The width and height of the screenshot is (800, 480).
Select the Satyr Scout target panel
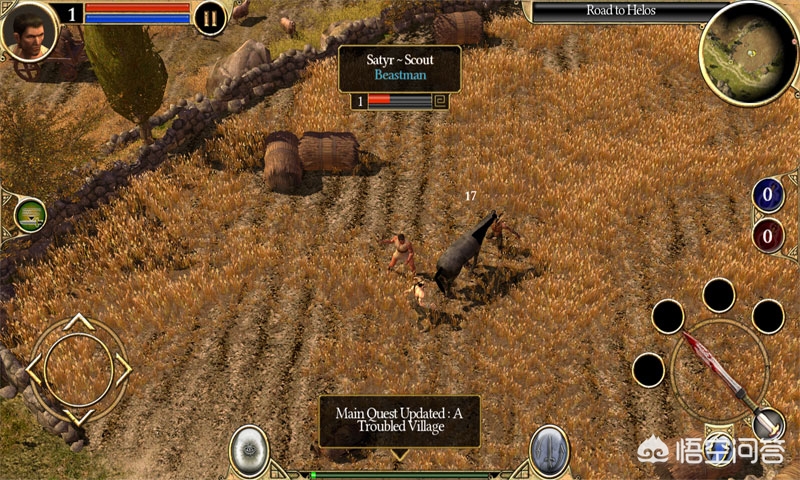tap(399, 68)
